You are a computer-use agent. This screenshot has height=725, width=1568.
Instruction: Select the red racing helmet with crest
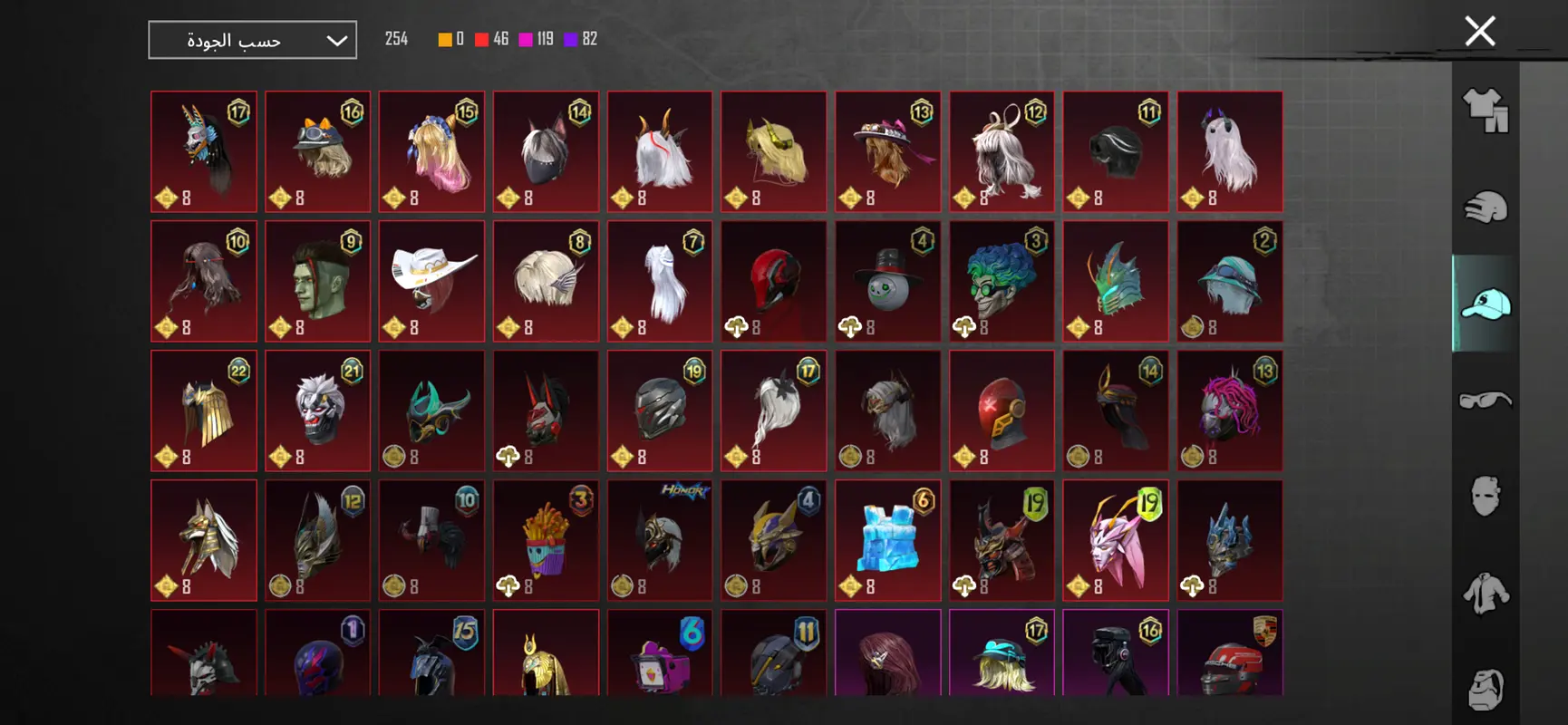pyautogui.click(x=1230, y=654)
